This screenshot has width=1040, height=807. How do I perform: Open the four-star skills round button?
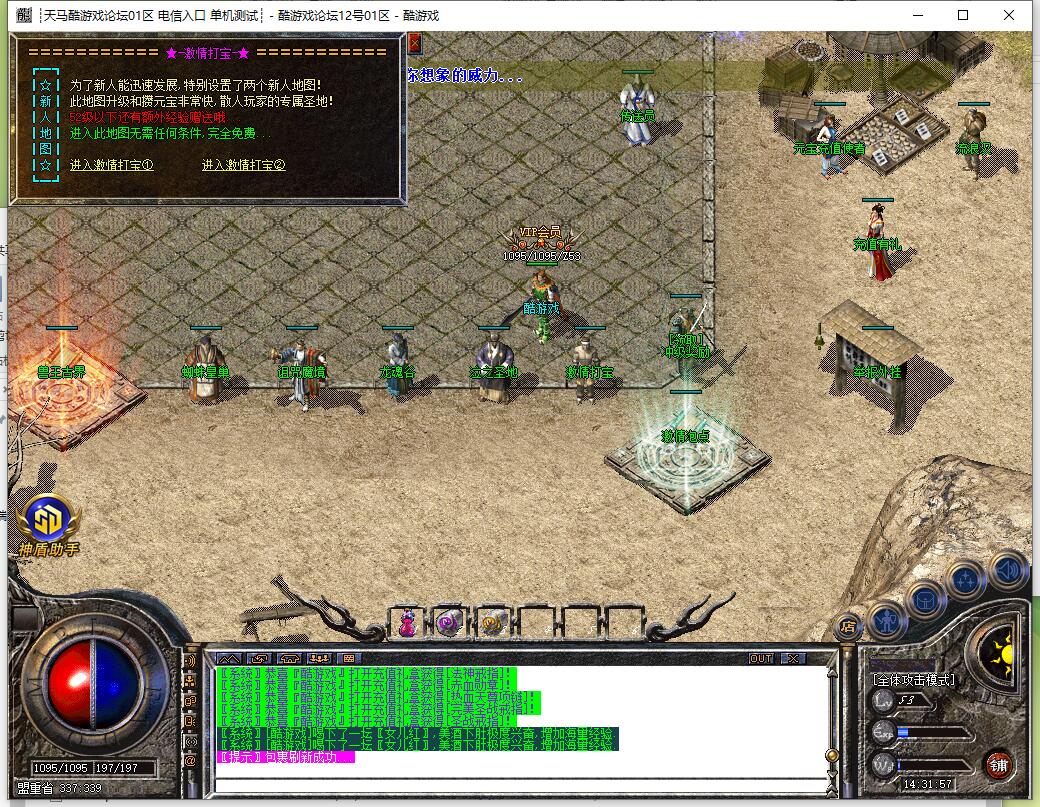tap(968, 579)
